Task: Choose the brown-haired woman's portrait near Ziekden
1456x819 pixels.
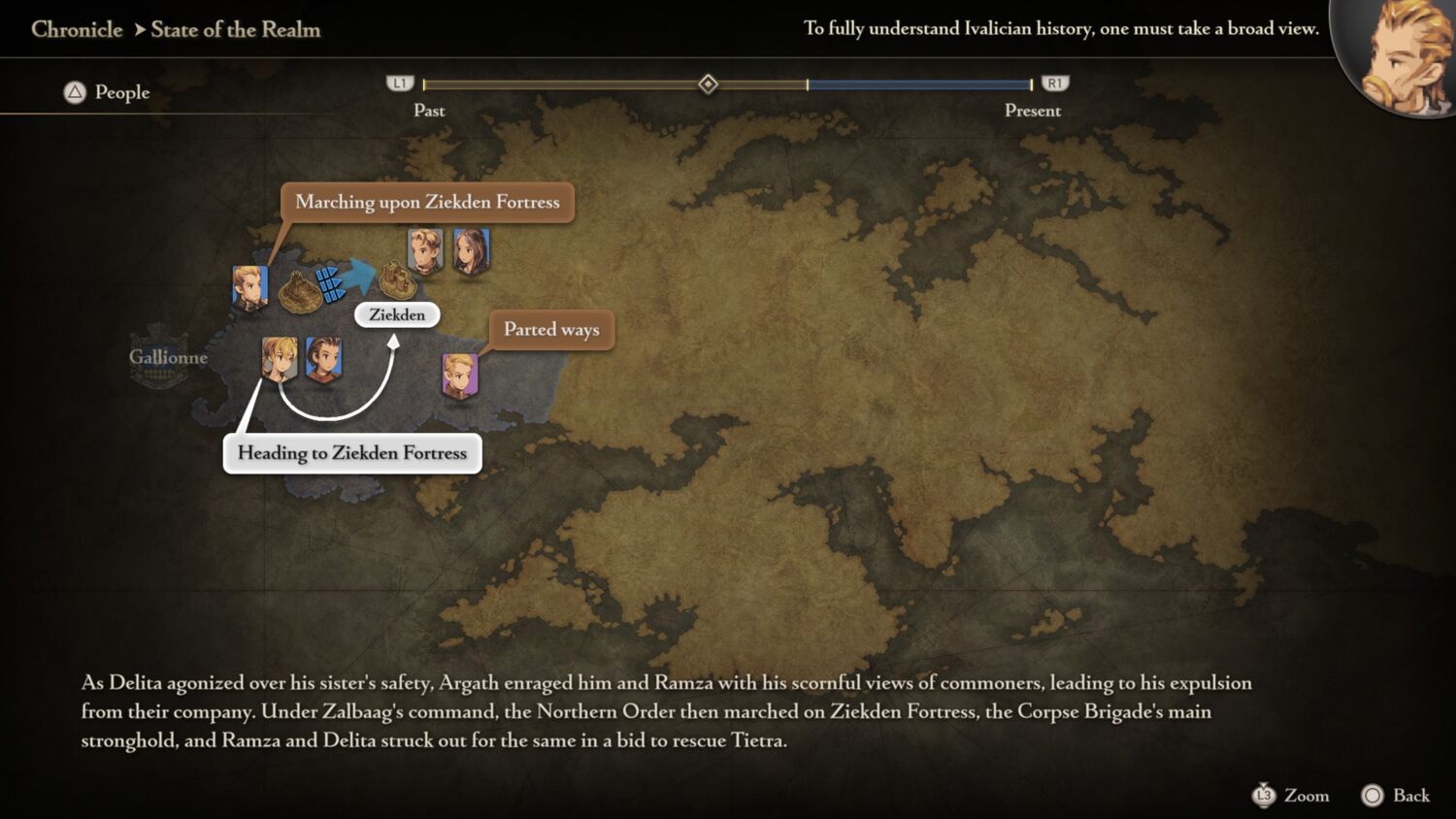Action: tap(472, 251)
